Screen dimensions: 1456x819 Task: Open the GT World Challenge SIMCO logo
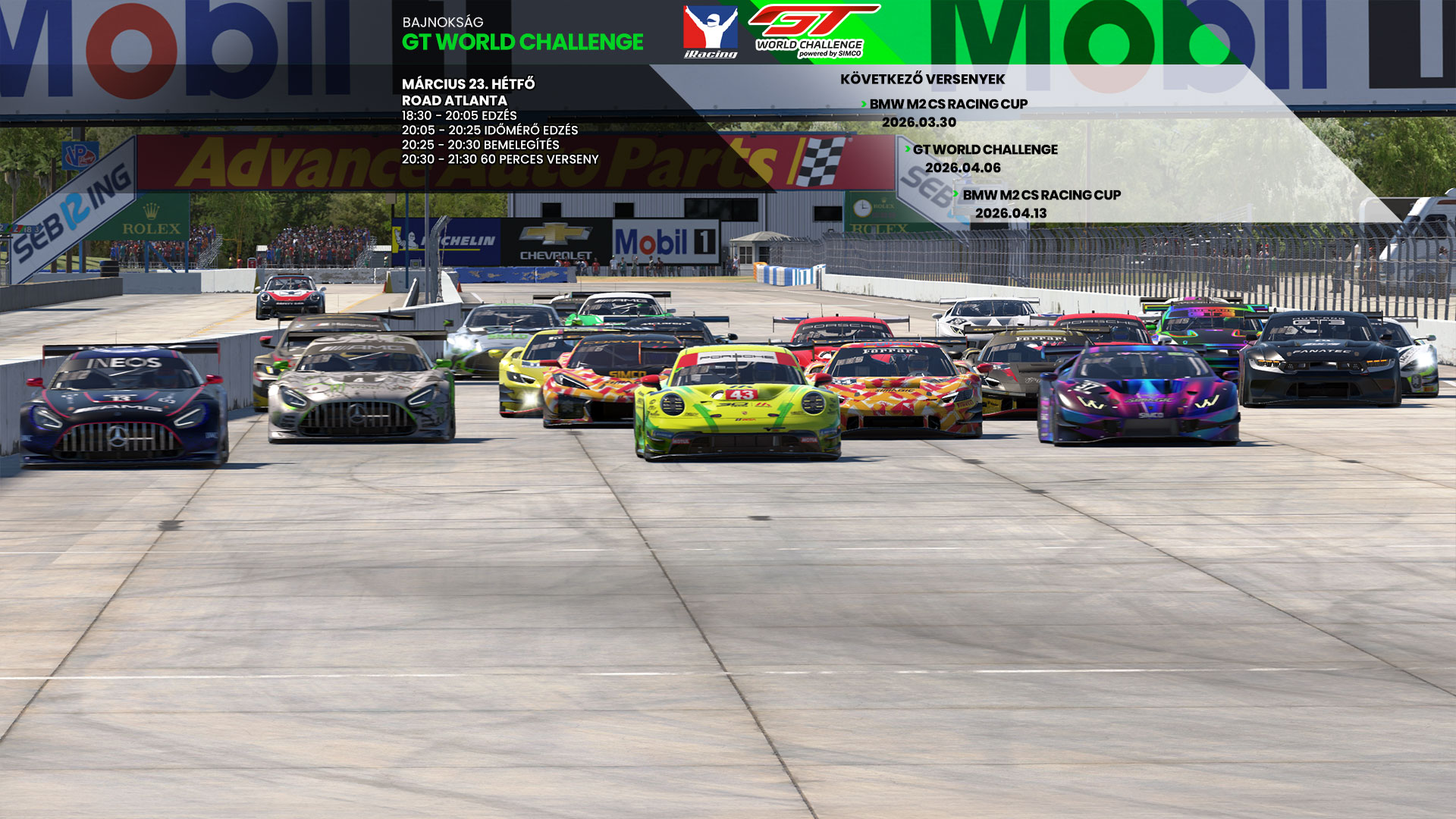coord(813,32)
